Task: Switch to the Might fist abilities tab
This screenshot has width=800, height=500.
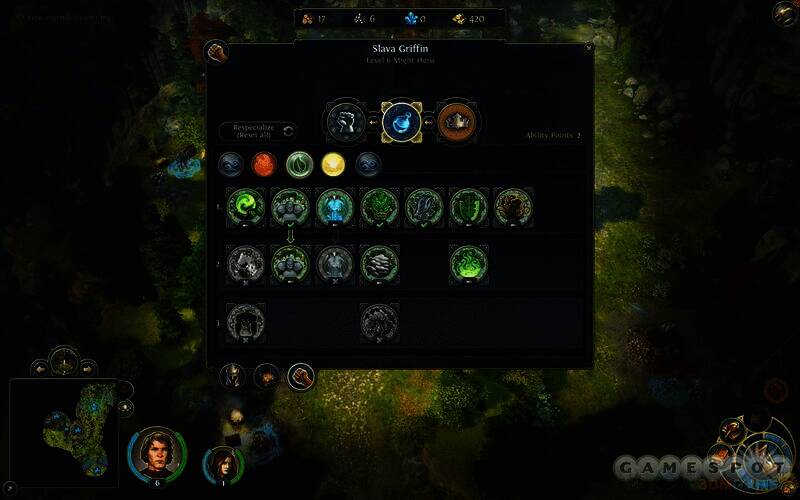Action: point(344,122)
